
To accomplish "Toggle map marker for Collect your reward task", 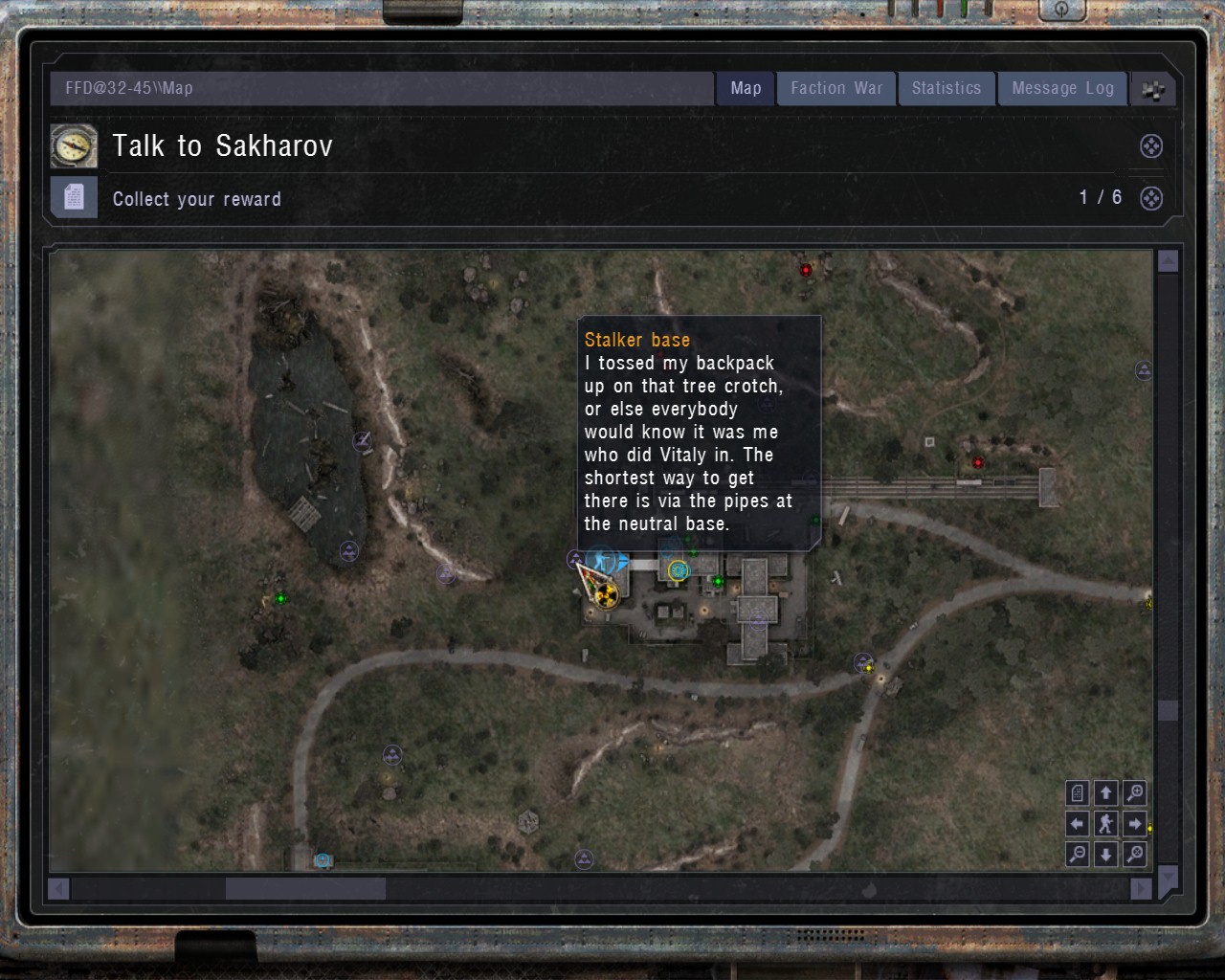I will tap(1150, 198).
